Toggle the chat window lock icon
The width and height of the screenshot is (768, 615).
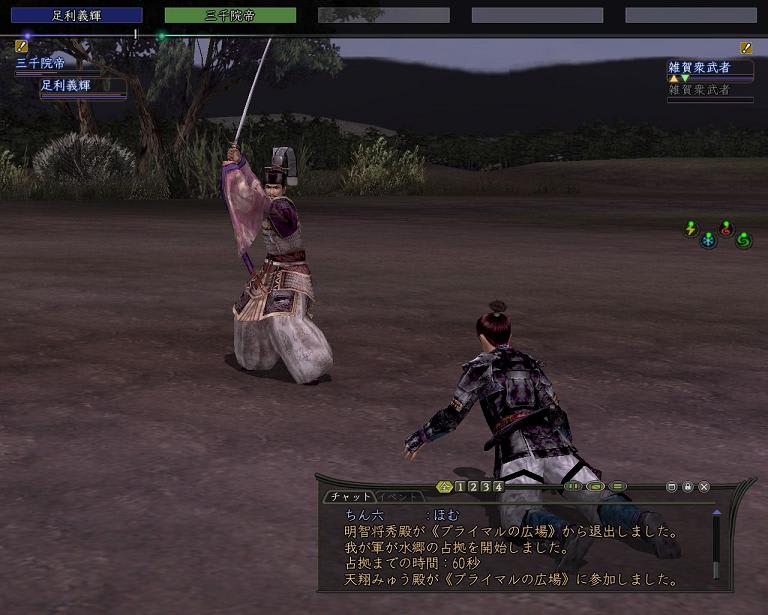[x=688, y=487]
